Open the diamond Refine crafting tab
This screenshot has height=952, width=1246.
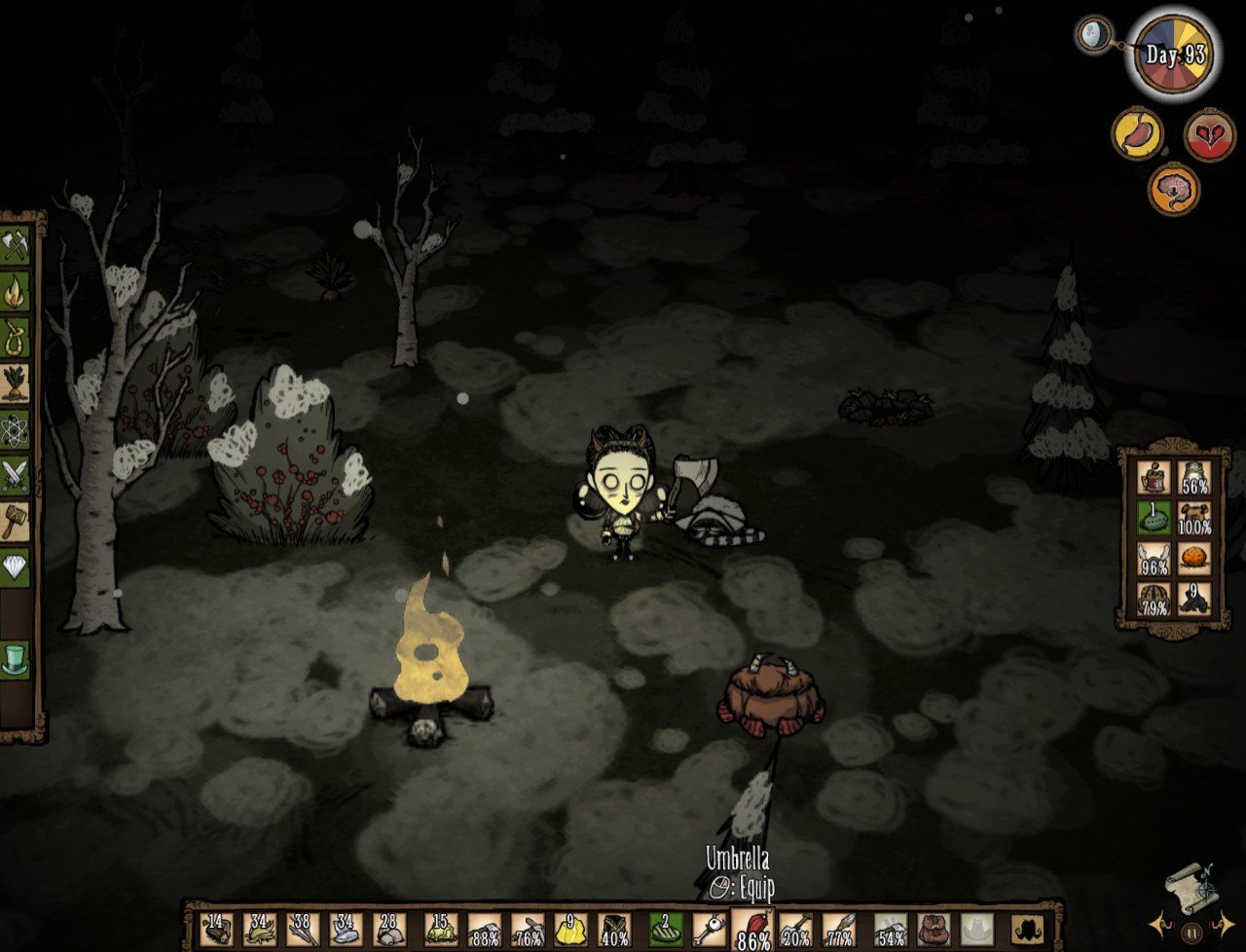pos(16,567)
